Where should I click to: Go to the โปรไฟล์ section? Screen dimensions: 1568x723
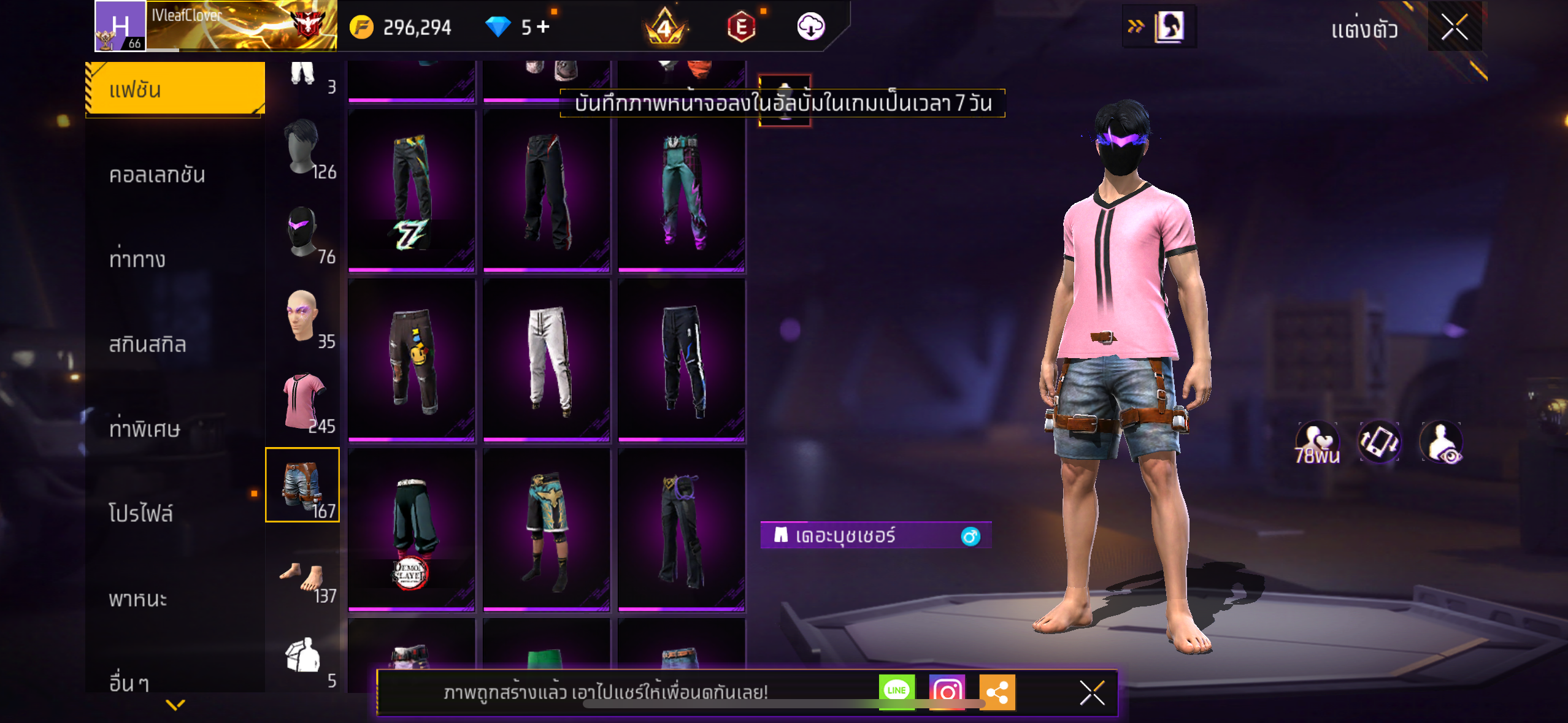pyautogui.click(x=141, y=513)
